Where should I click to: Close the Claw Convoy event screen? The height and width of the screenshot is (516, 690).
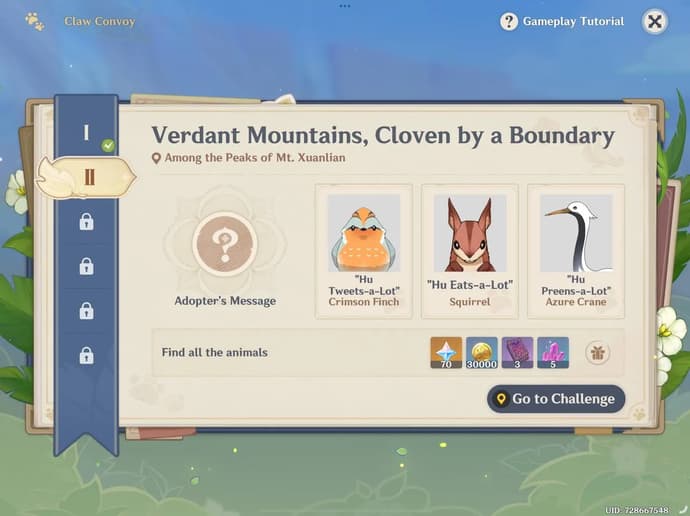pyautogui.click(x=654, y=21)
